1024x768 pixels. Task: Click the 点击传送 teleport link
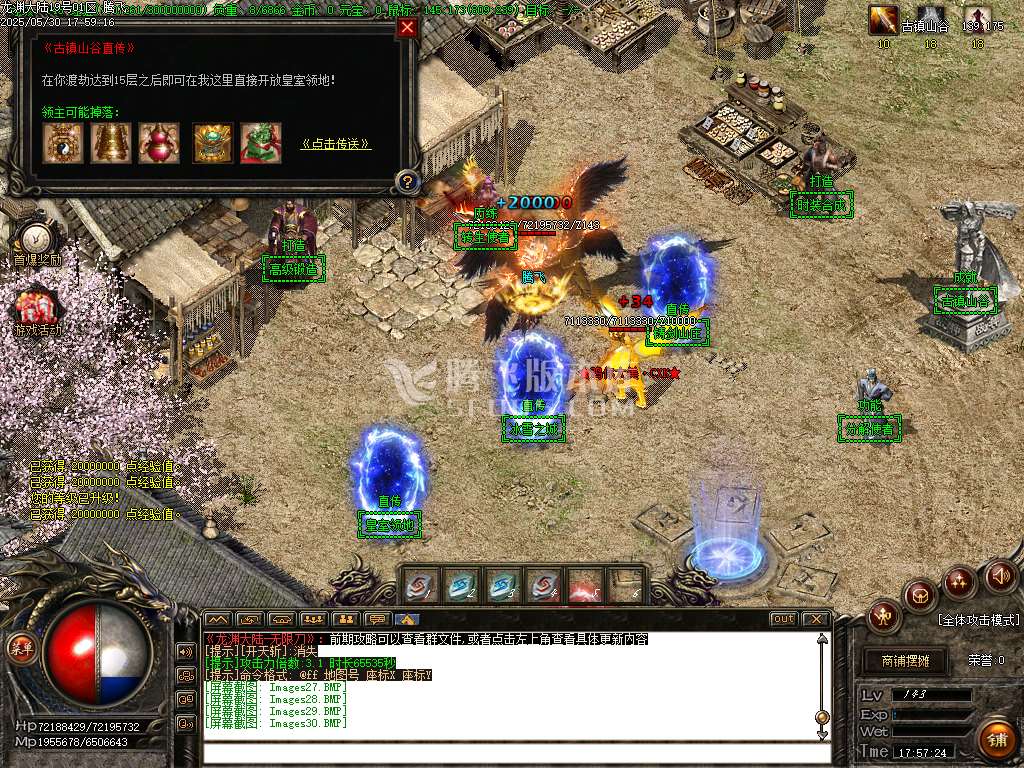336,144
